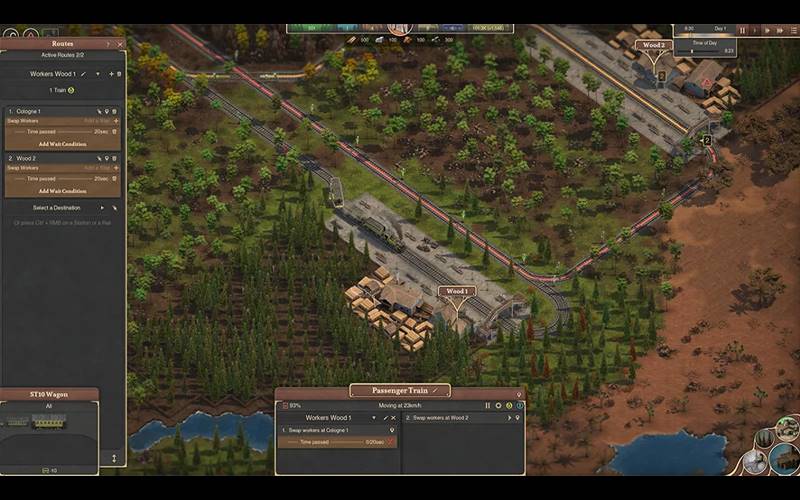Rename the Workers Wood 1 route
This screenshot has width=800, height=500.
point(83,74)
